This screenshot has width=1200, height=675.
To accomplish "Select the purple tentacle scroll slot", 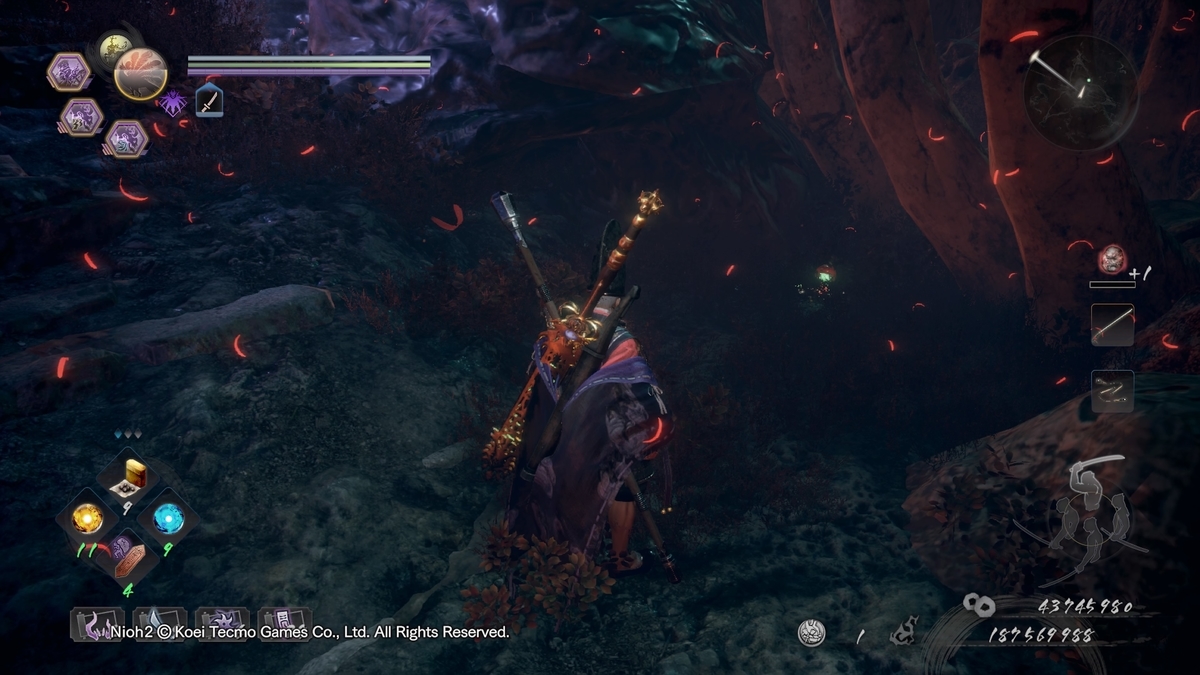I will [x=97, y=625].
